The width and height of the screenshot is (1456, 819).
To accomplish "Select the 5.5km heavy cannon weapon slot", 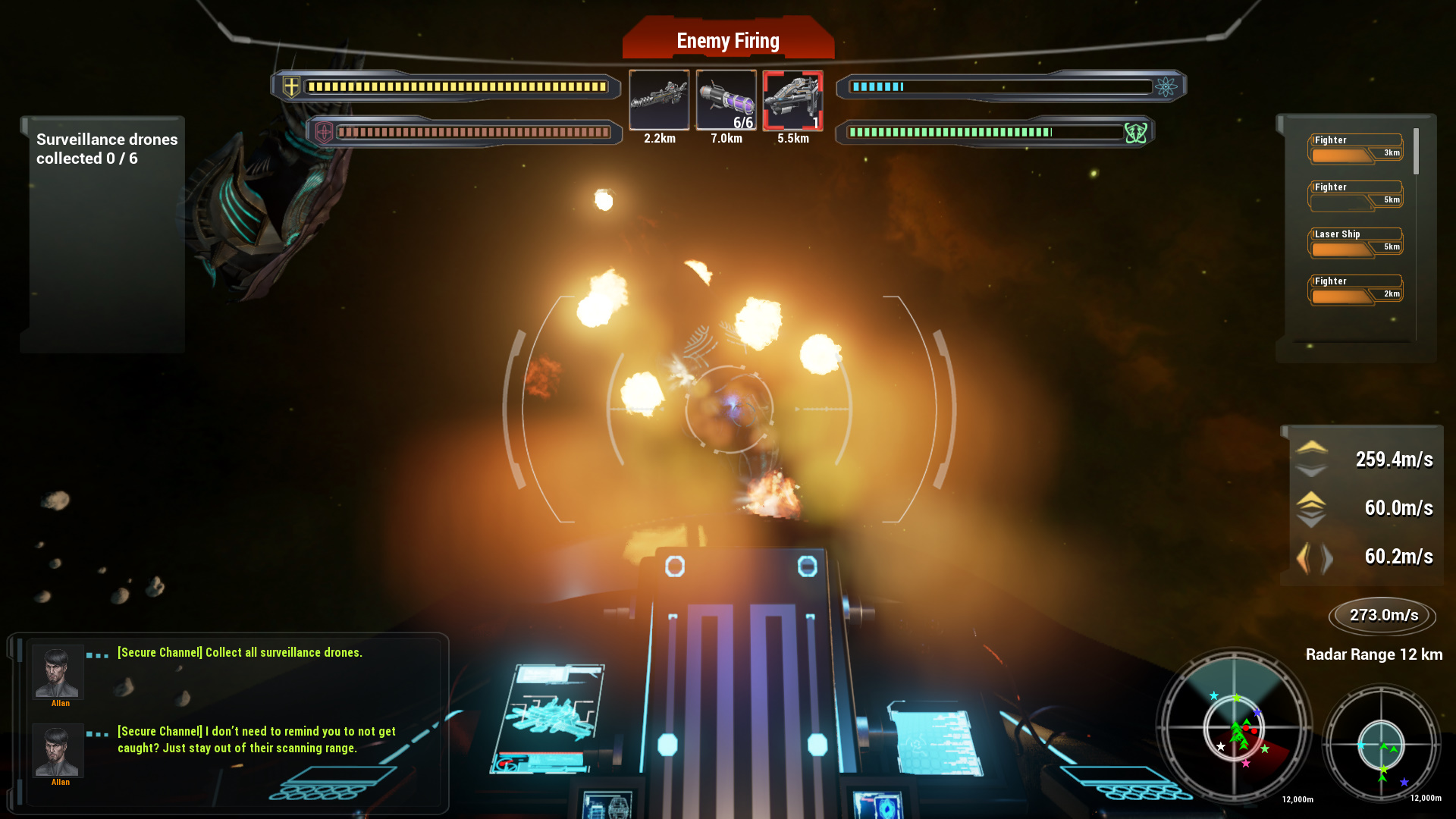I will coord(792,101).
